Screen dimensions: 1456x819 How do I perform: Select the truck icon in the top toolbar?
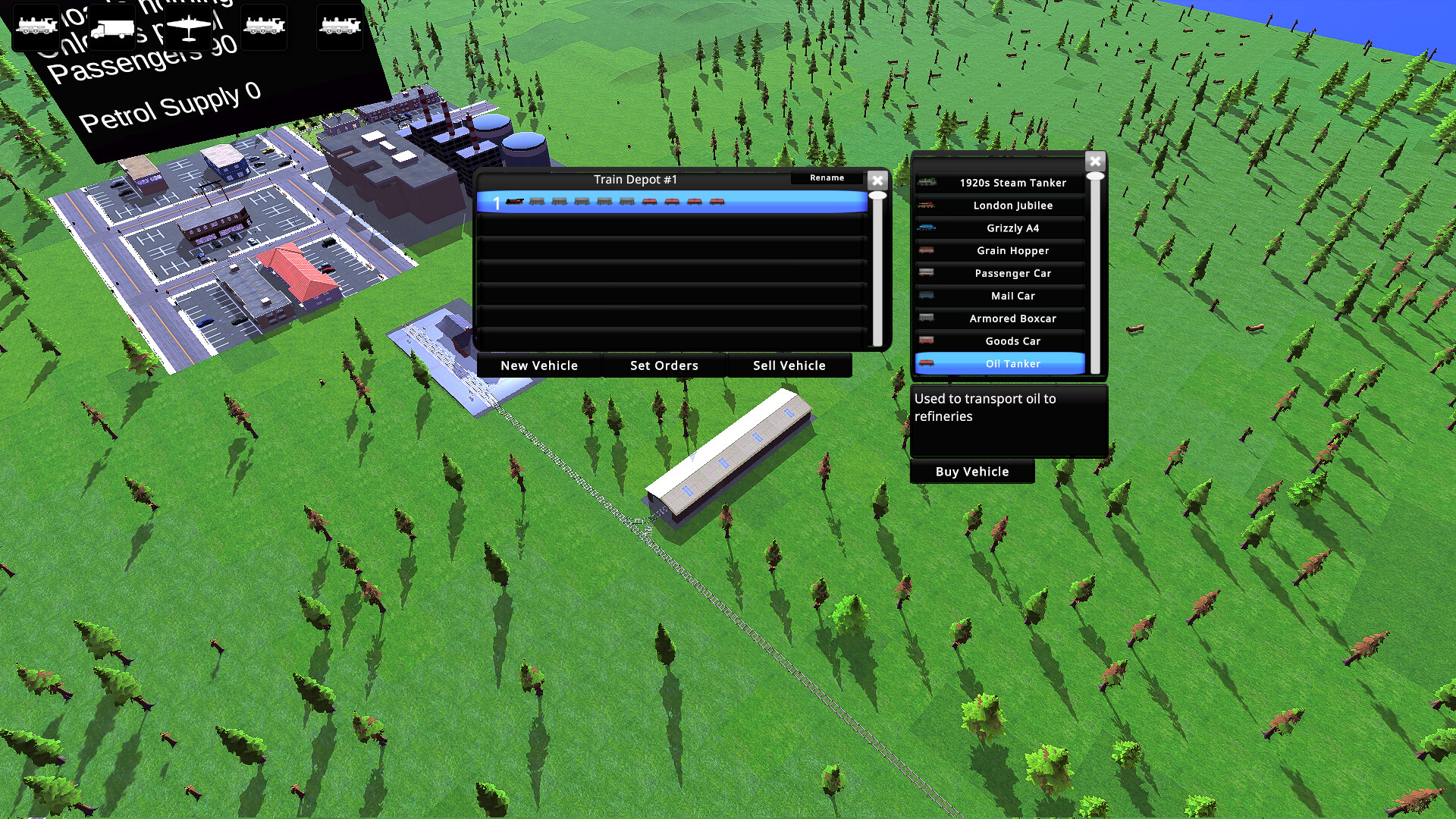pos(111,25)
